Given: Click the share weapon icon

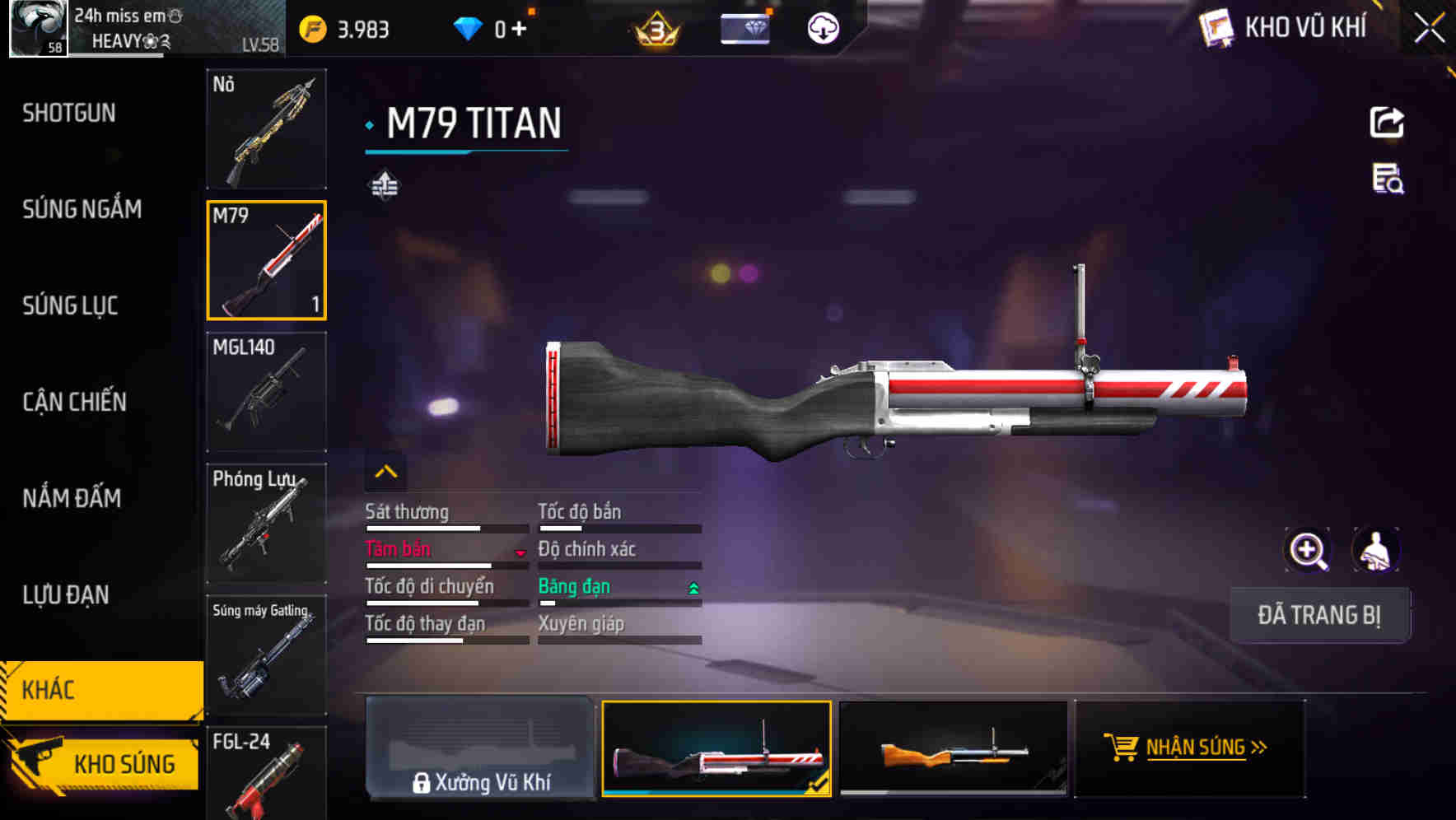Looking at the screenshot, I should 1388,121.
